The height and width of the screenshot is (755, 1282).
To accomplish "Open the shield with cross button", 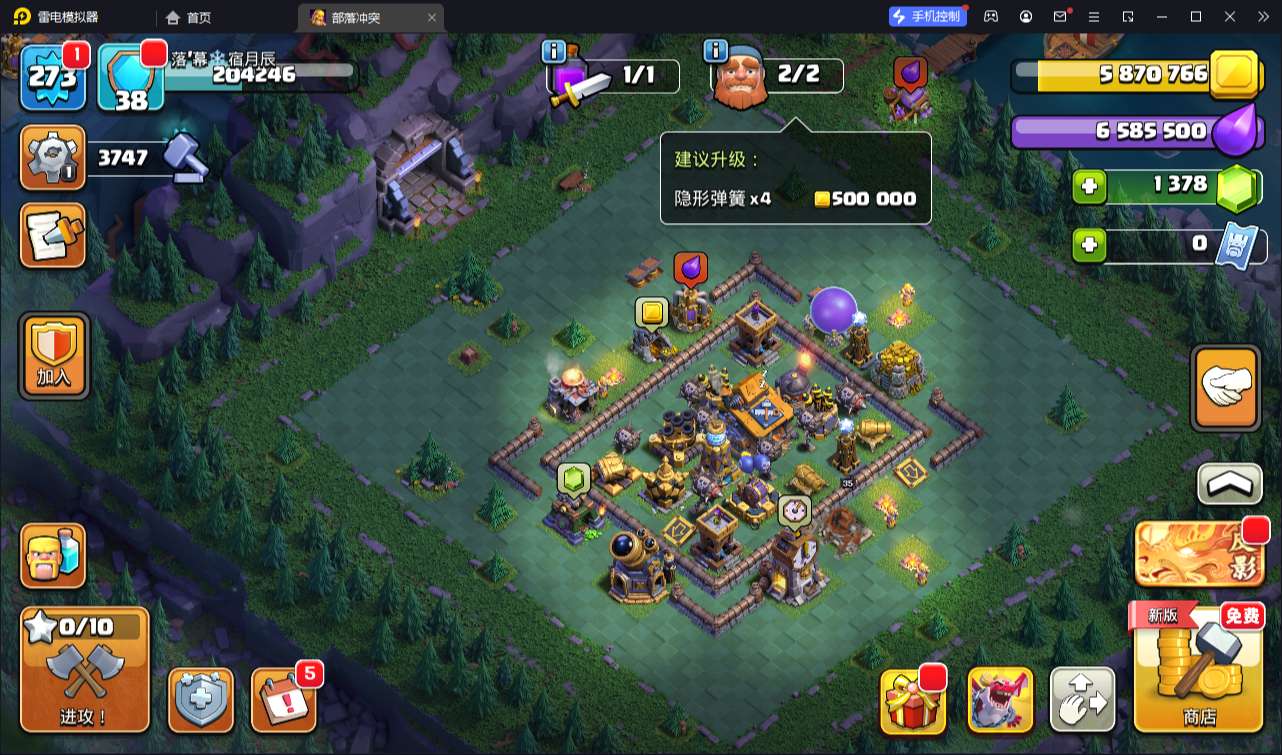I will [201, 700].
